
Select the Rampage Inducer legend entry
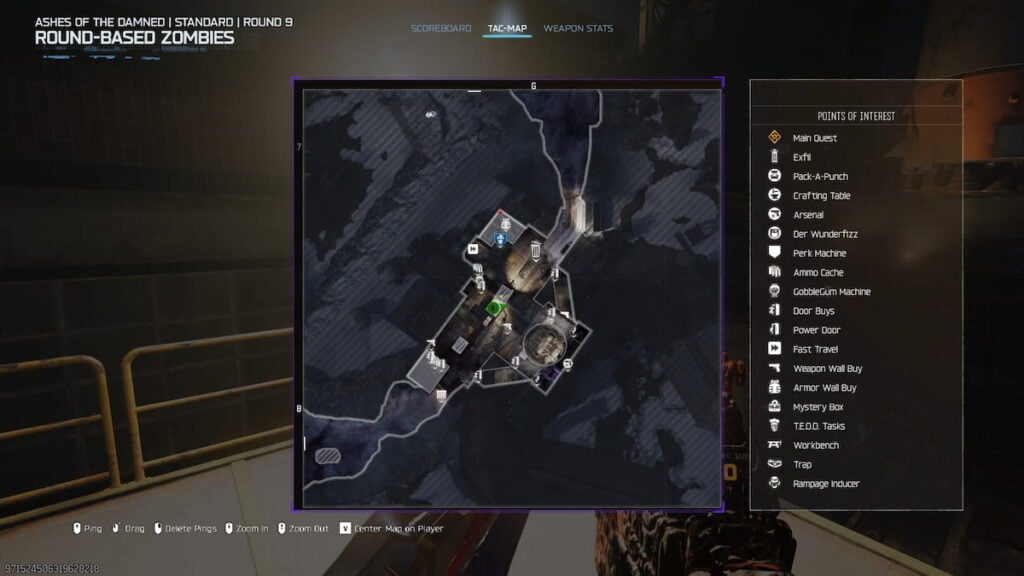[x=825, y=484]
